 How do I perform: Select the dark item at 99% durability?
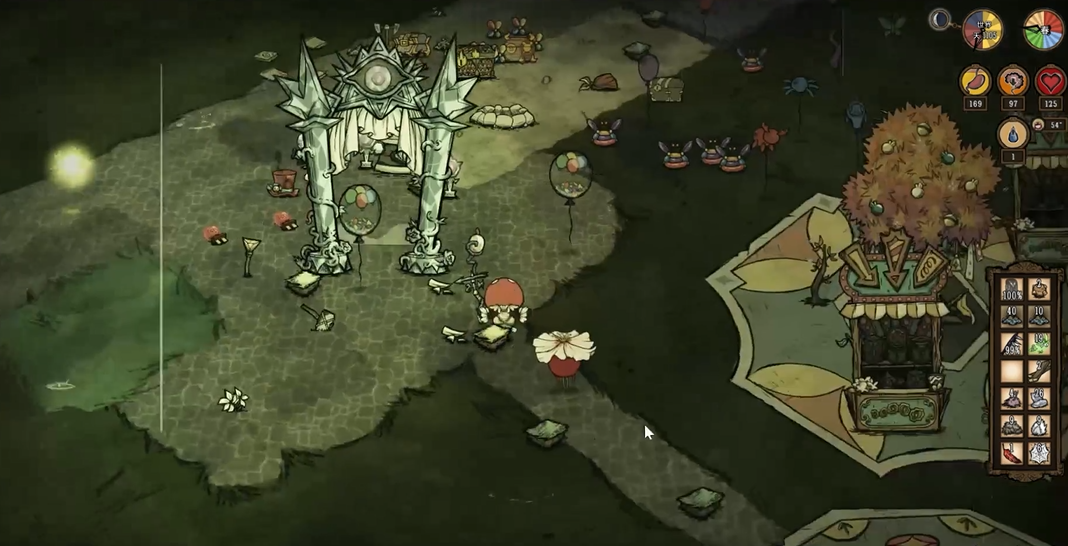click(x=1011, y=344)
